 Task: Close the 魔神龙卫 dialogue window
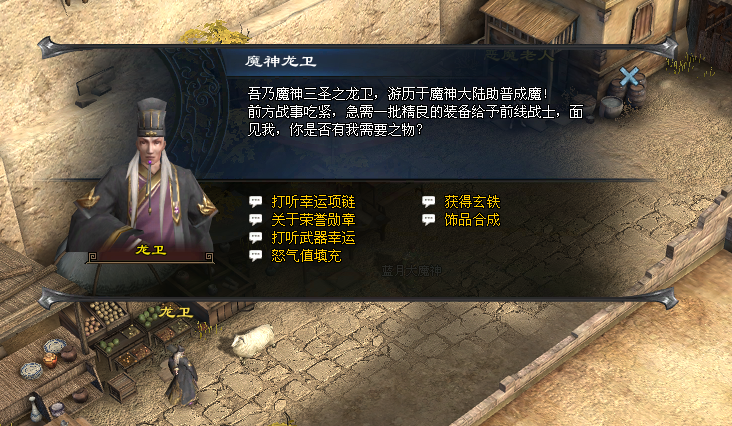pyautogui.click(x=629, y=76)
